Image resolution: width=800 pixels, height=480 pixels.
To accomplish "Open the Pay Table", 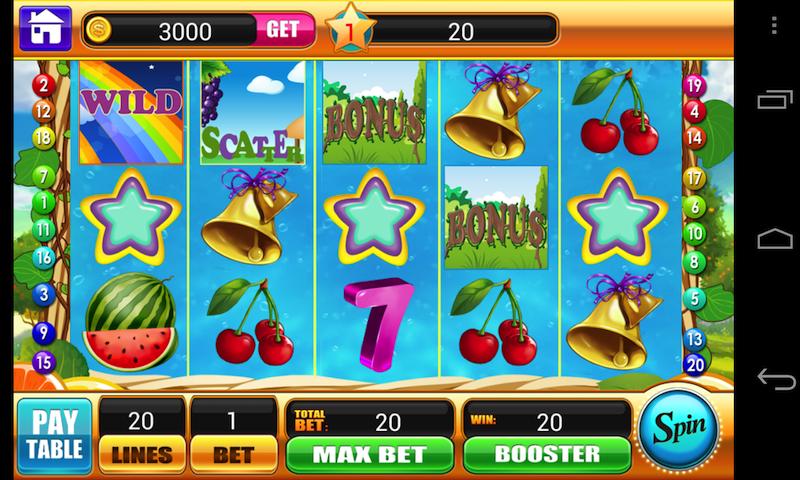I will 54,433.
